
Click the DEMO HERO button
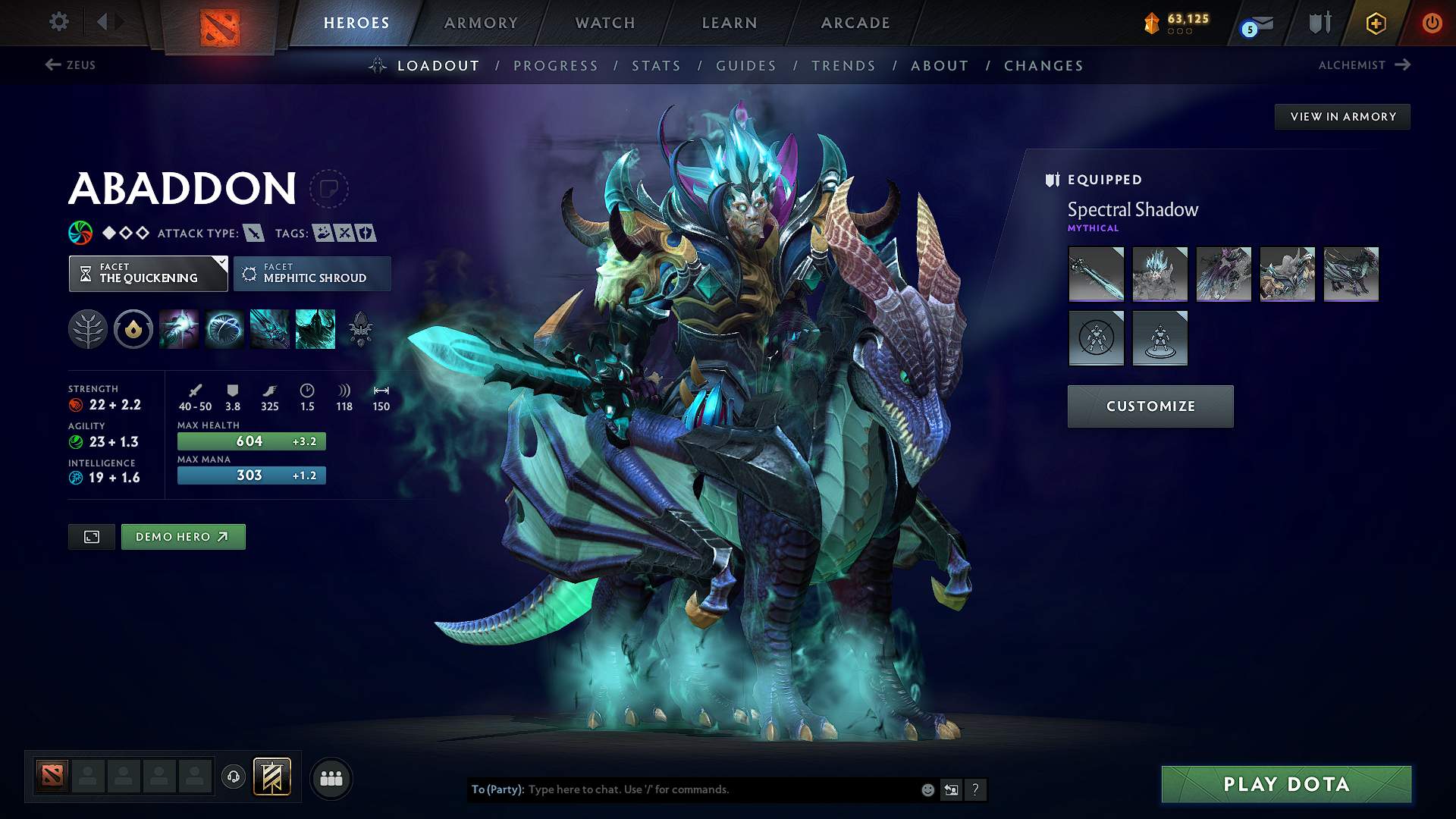tap(183, 536)
